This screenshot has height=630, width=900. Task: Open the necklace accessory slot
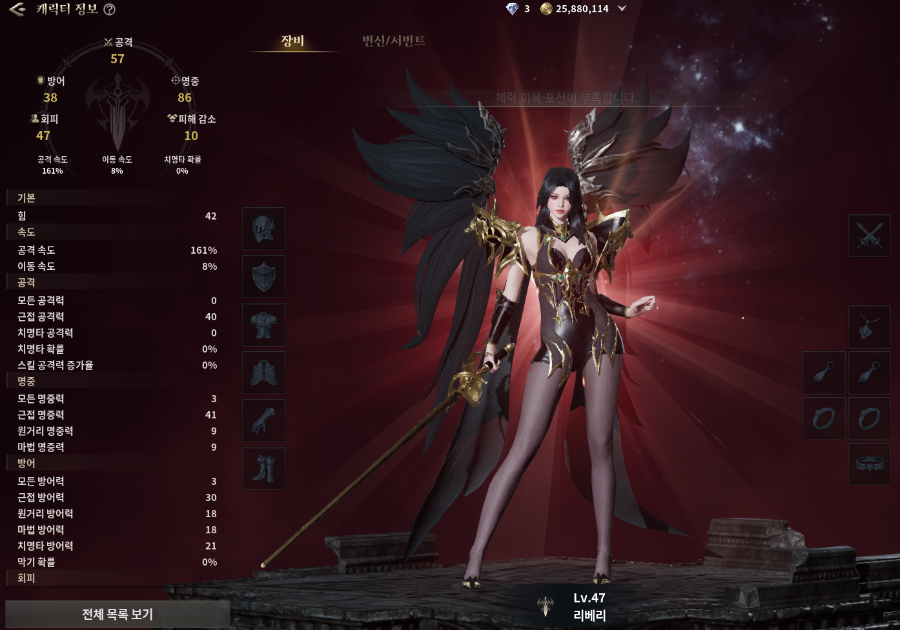click(869, 326)
